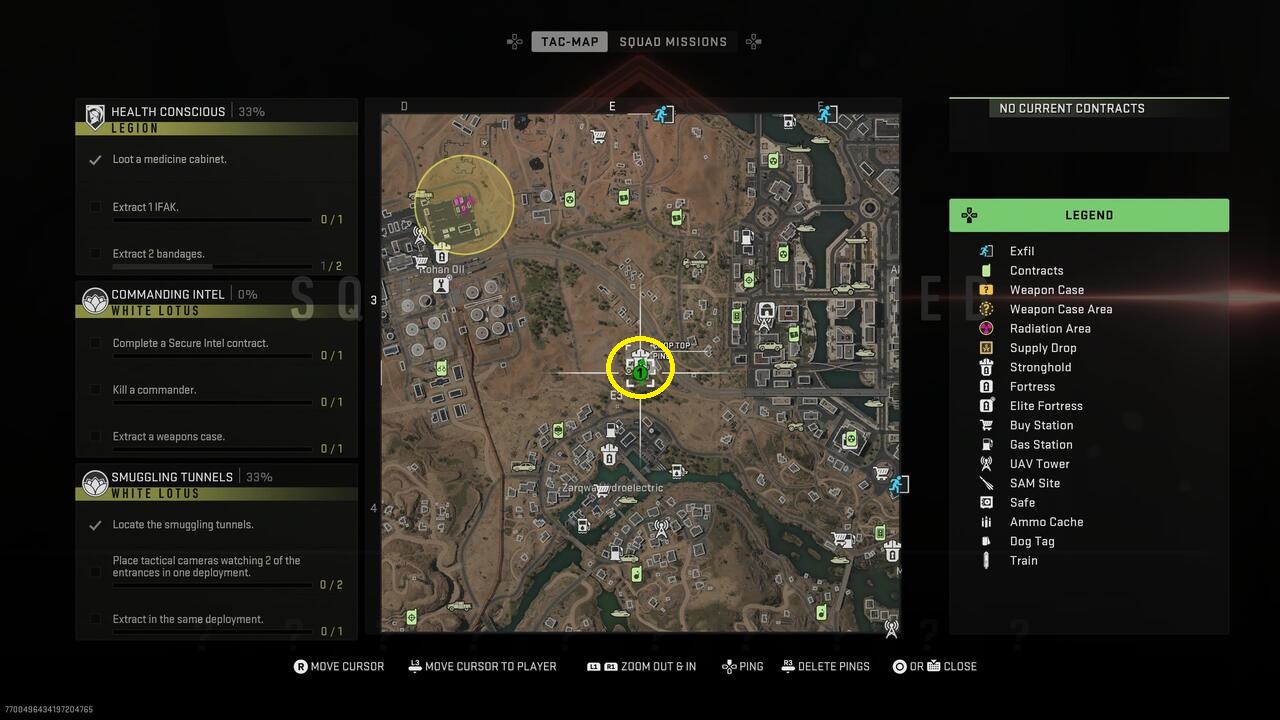Switch to the SQUAD MISSIONS tab
Screen dimensions: 1280x720
coord(674,41)
